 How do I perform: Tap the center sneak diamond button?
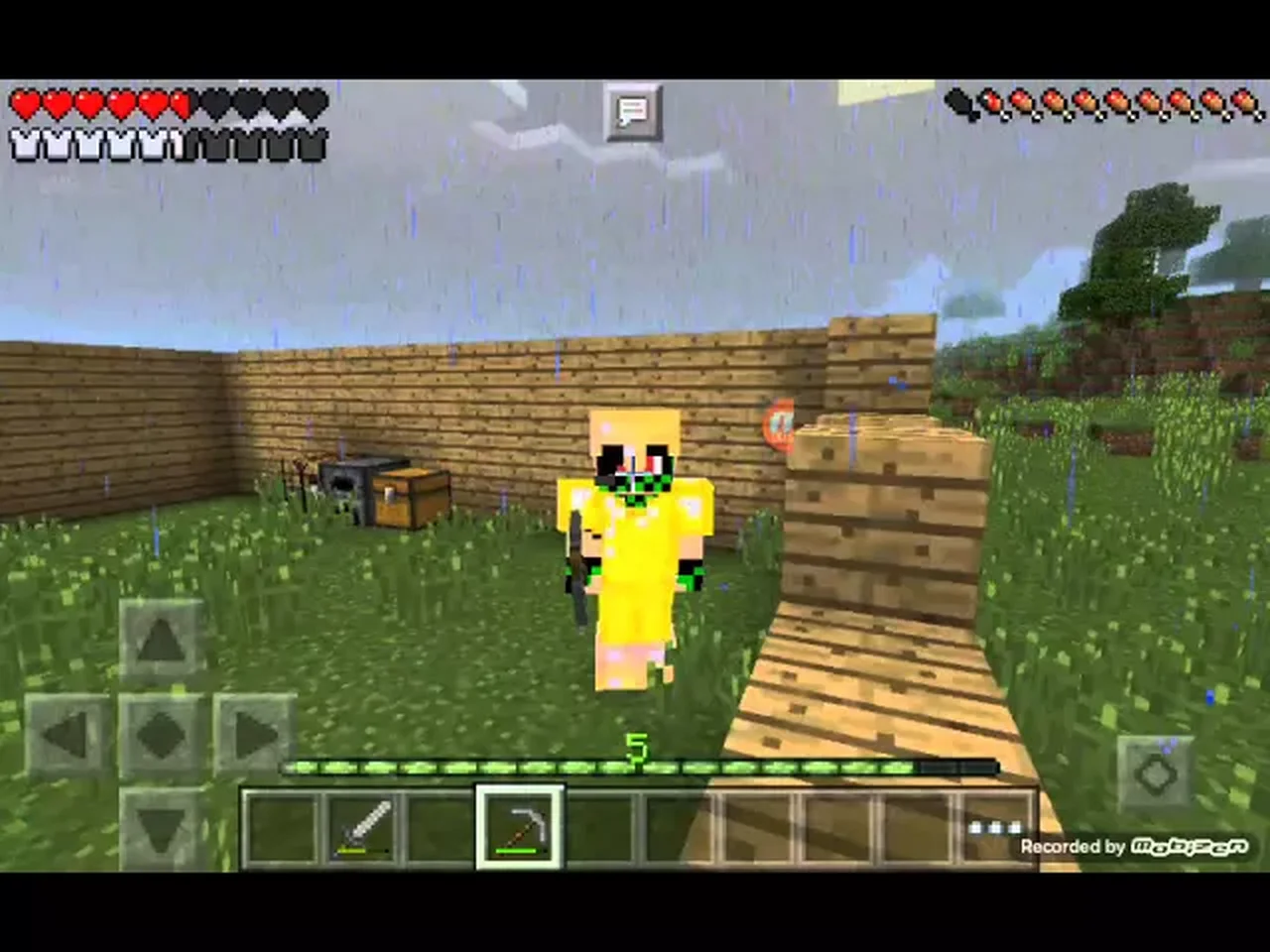[161, 736]
